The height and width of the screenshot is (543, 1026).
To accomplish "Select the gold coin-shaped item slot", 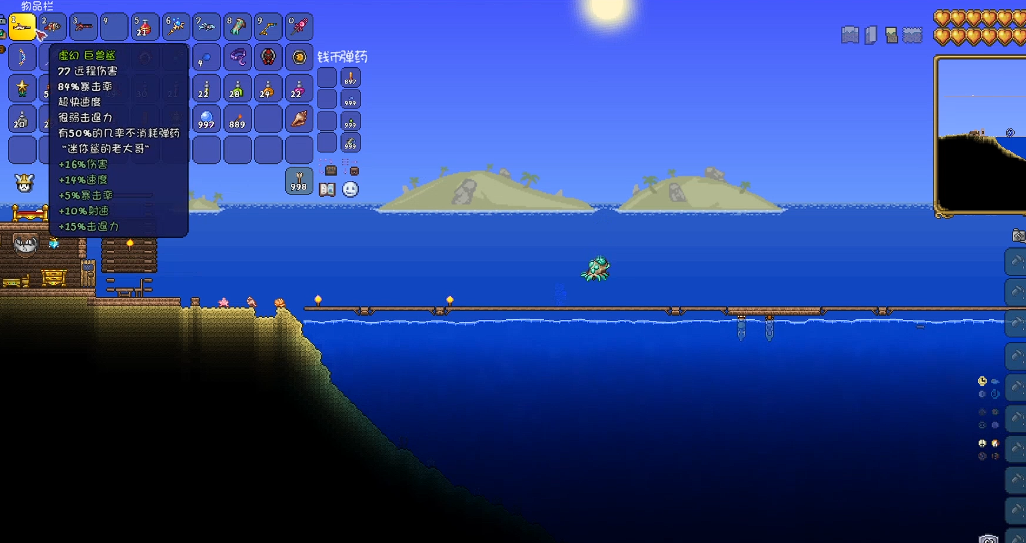I will 299,58.
